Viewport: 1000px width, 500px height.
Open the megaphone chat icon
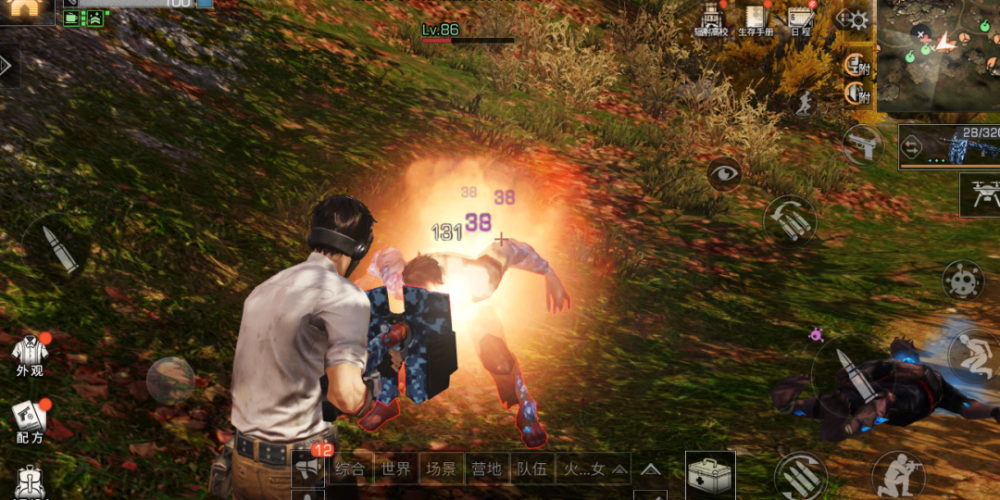[x=307, y=467]
